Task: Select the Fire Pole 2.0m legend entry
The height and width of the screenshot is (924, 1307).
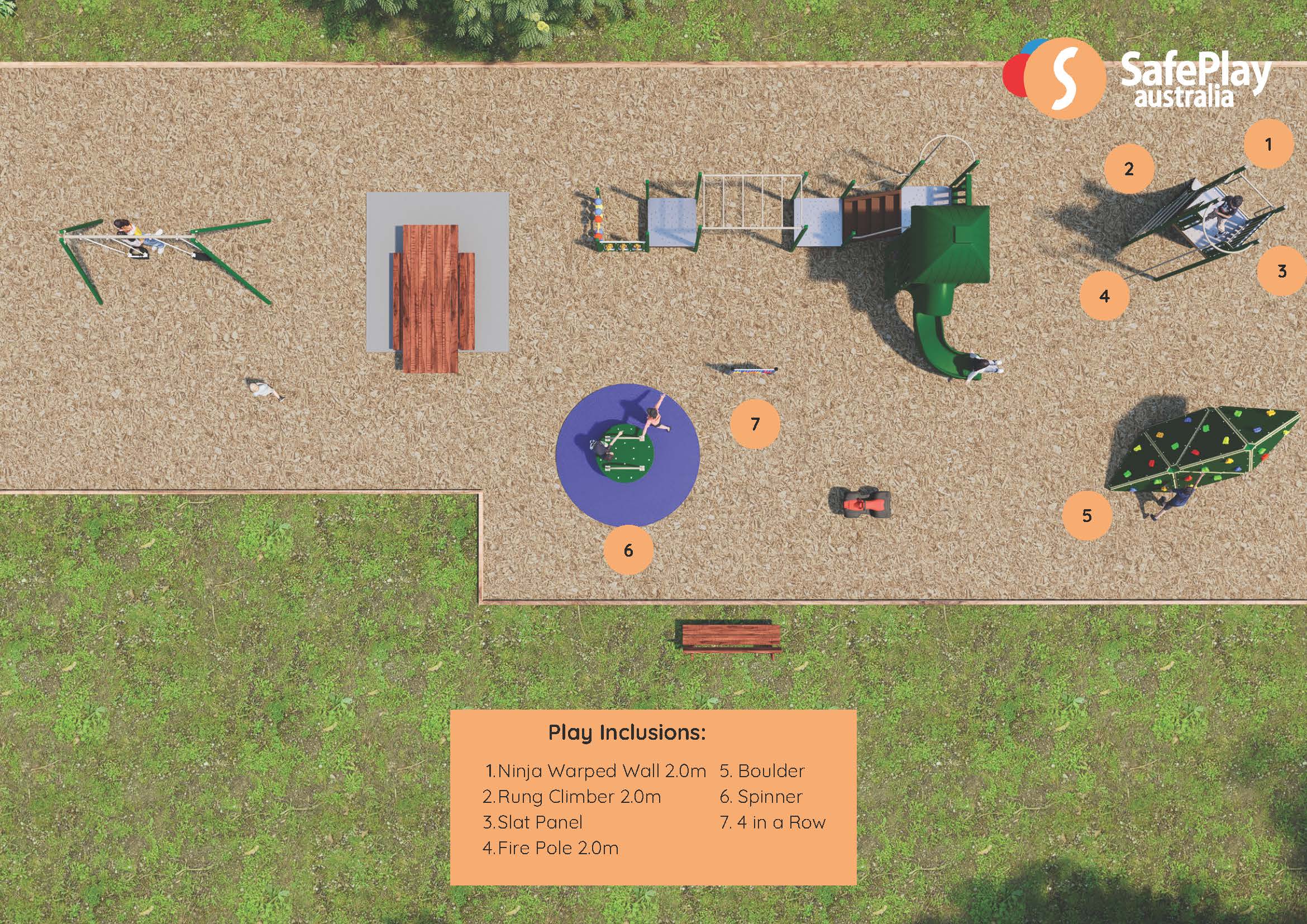Action: (551, 848)
